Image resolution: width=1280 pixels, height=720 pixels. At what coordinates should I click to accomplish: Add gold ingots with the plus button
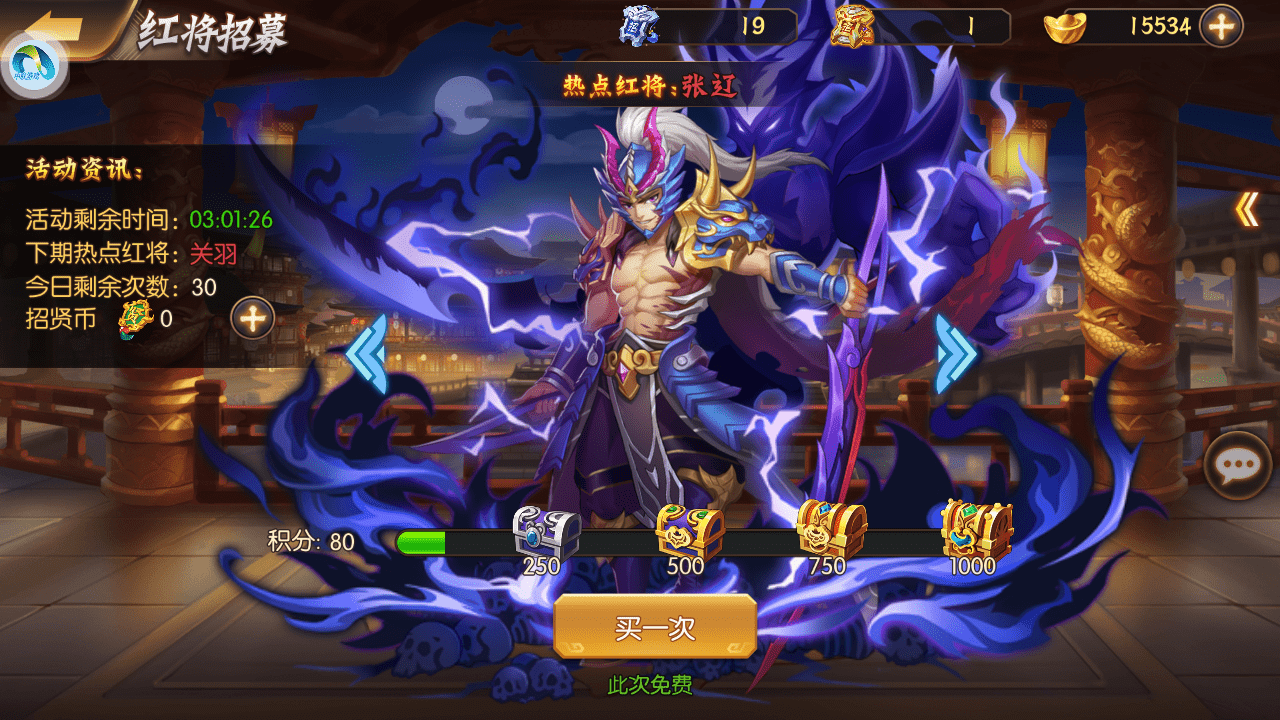(x=1221, y=26)
